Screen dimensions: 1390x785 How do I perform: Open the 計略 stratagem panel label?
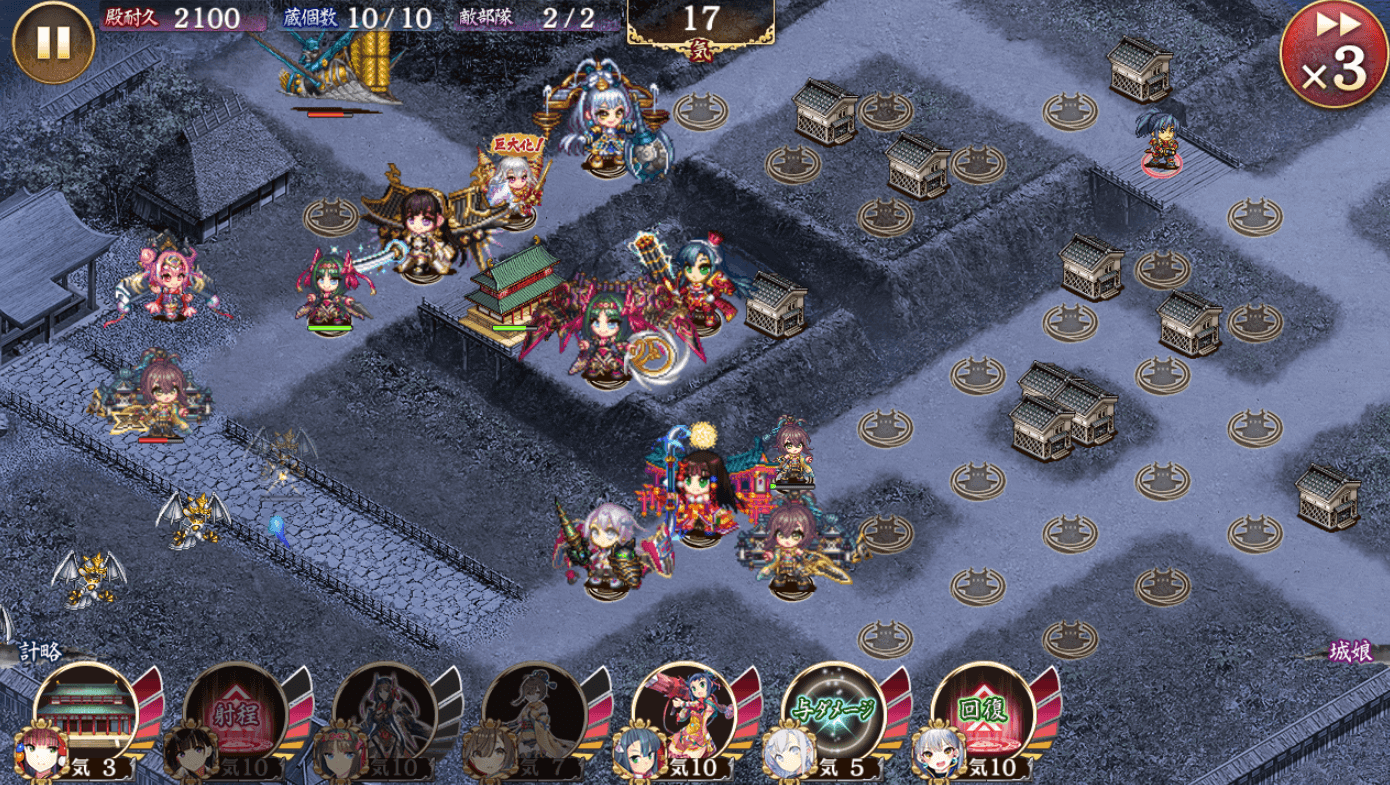(x=40, y=652)
